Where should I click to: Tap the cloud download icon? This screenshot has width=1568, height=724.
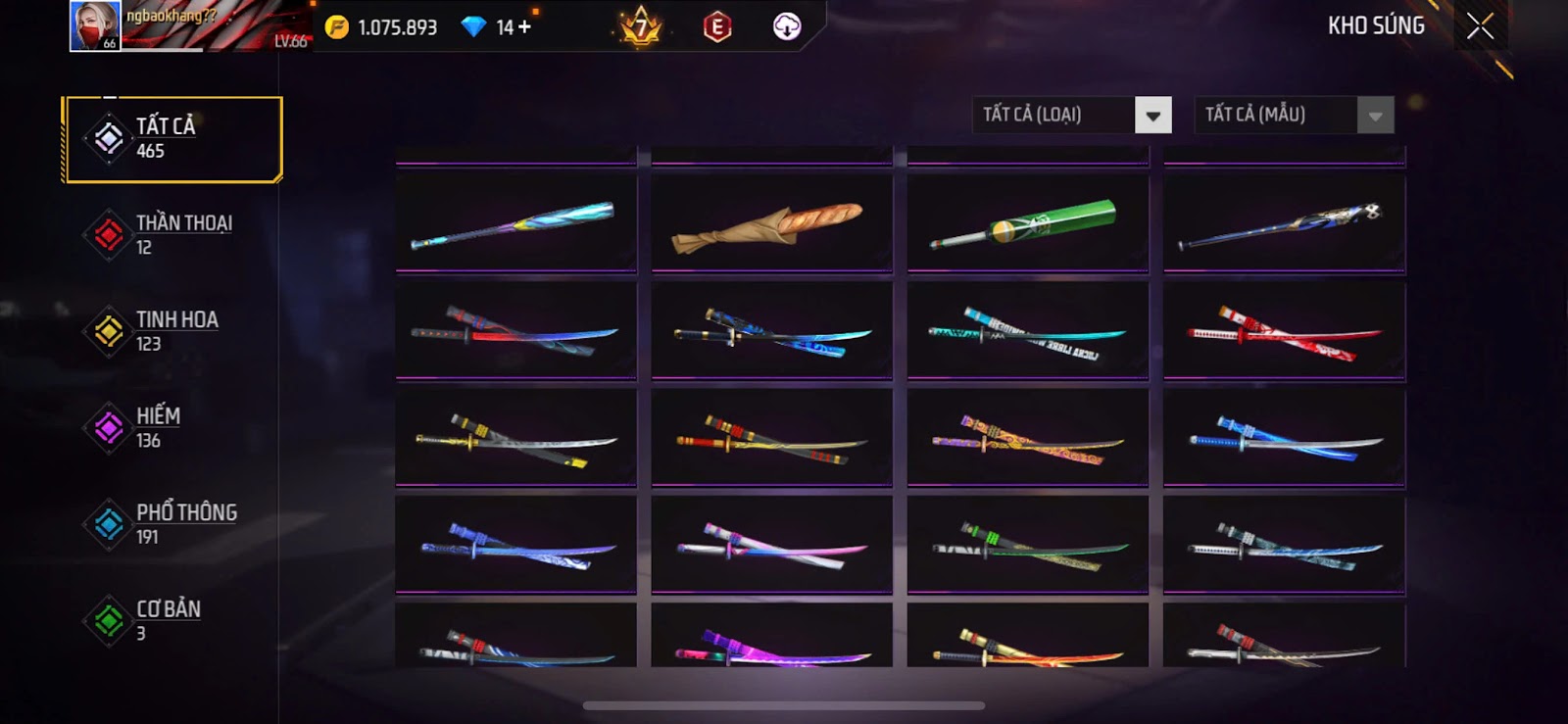coord(786,26)
